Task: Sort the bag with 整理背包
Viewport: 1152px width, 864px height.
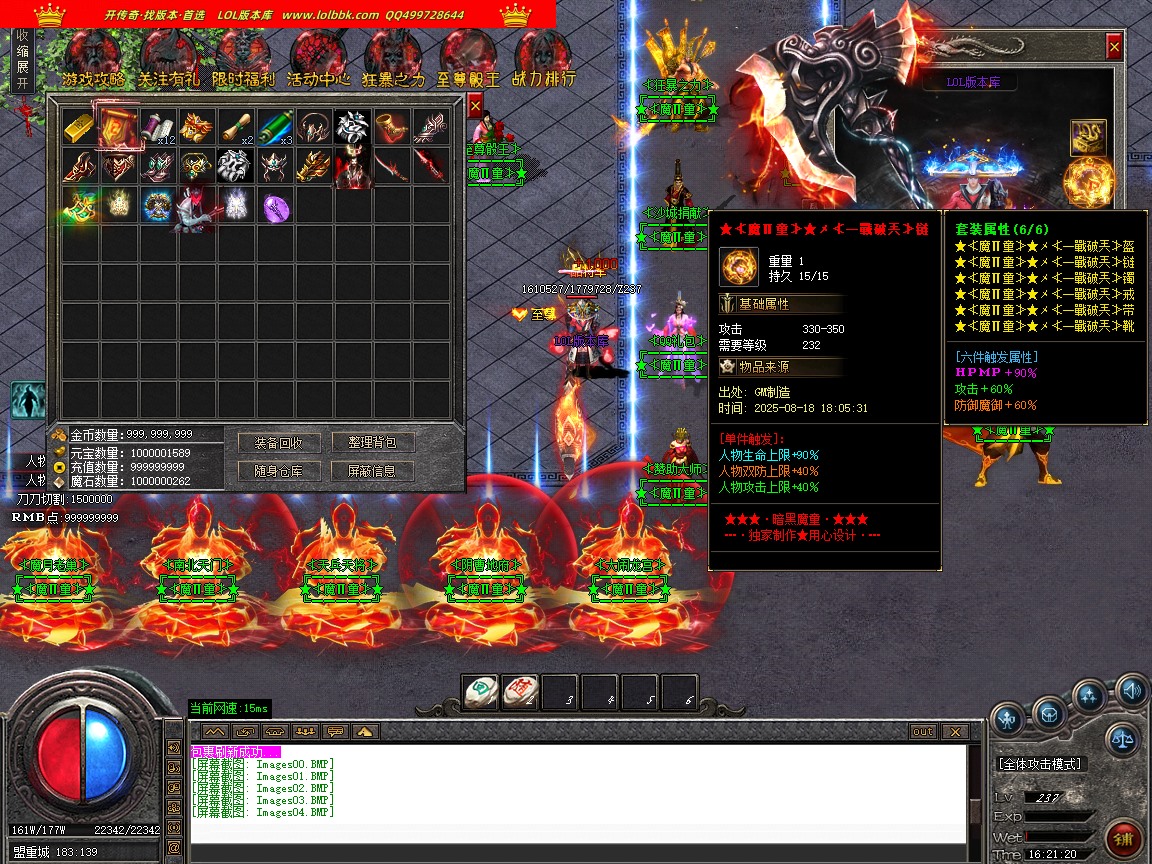Action: point(372,443)
